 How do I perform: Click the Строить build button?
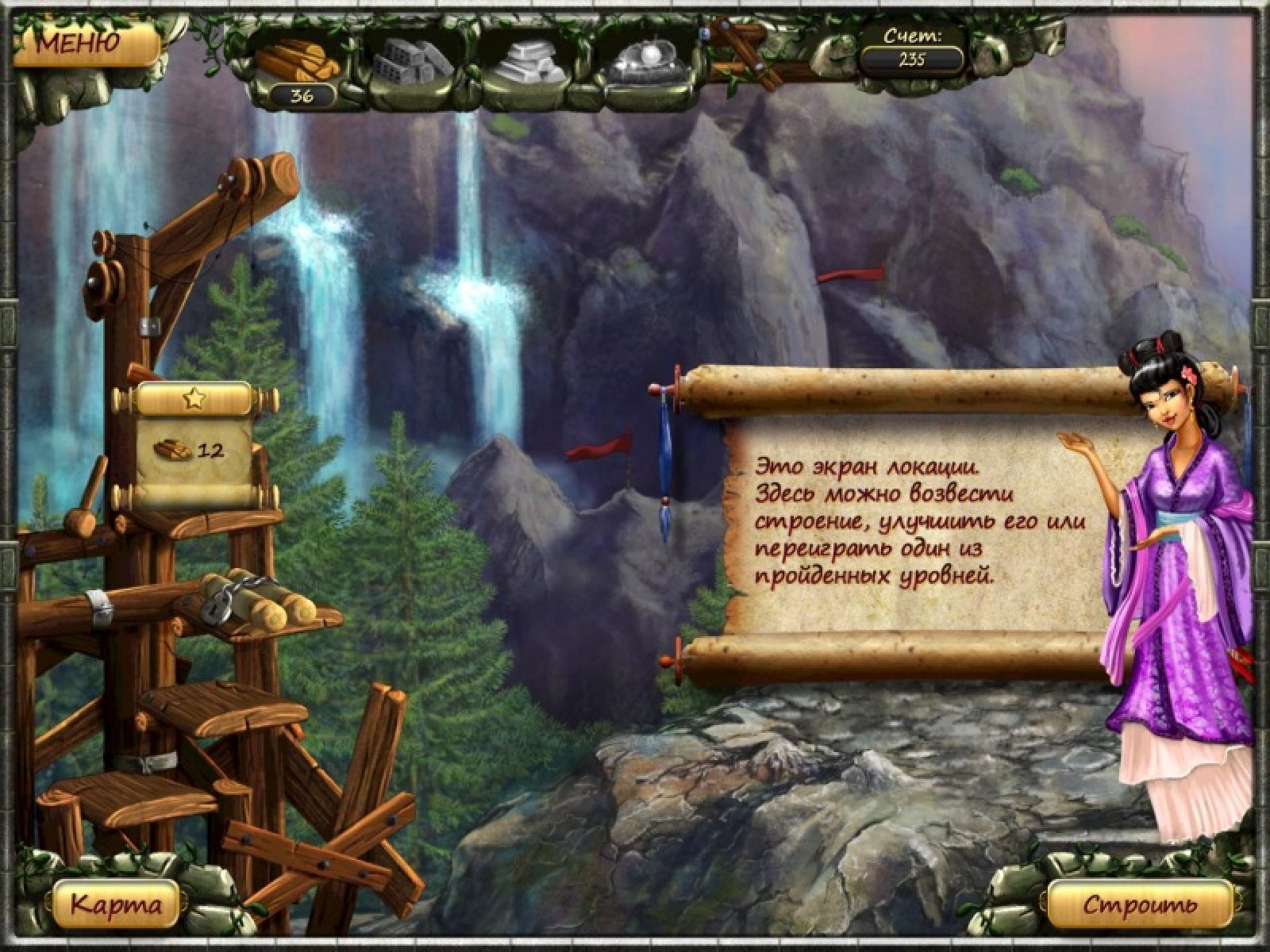tap(1139, 904)
